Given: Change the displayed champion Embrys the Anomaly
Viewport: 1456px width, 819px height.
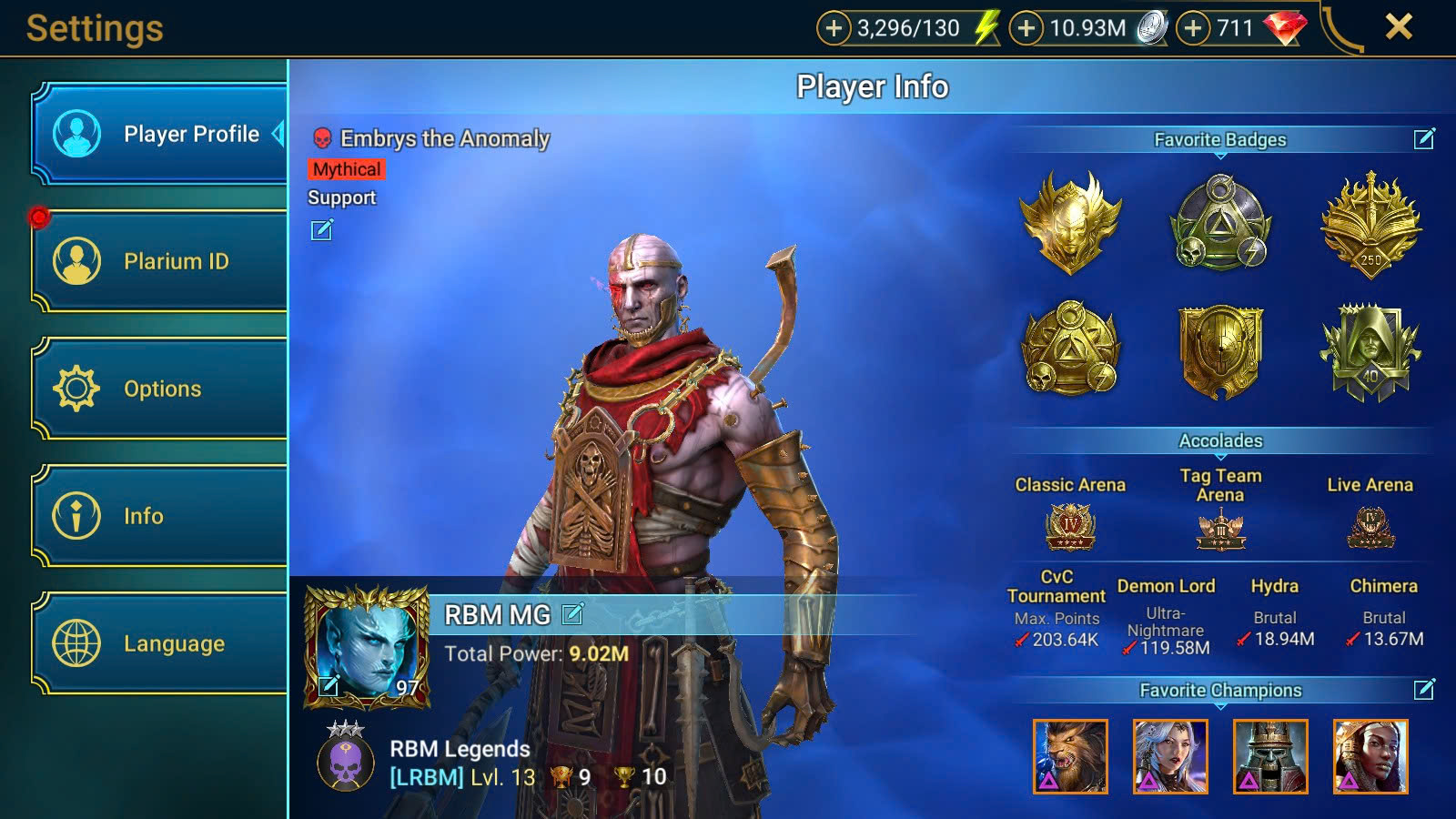Looking at the screenshot, I should click(322, 230).
